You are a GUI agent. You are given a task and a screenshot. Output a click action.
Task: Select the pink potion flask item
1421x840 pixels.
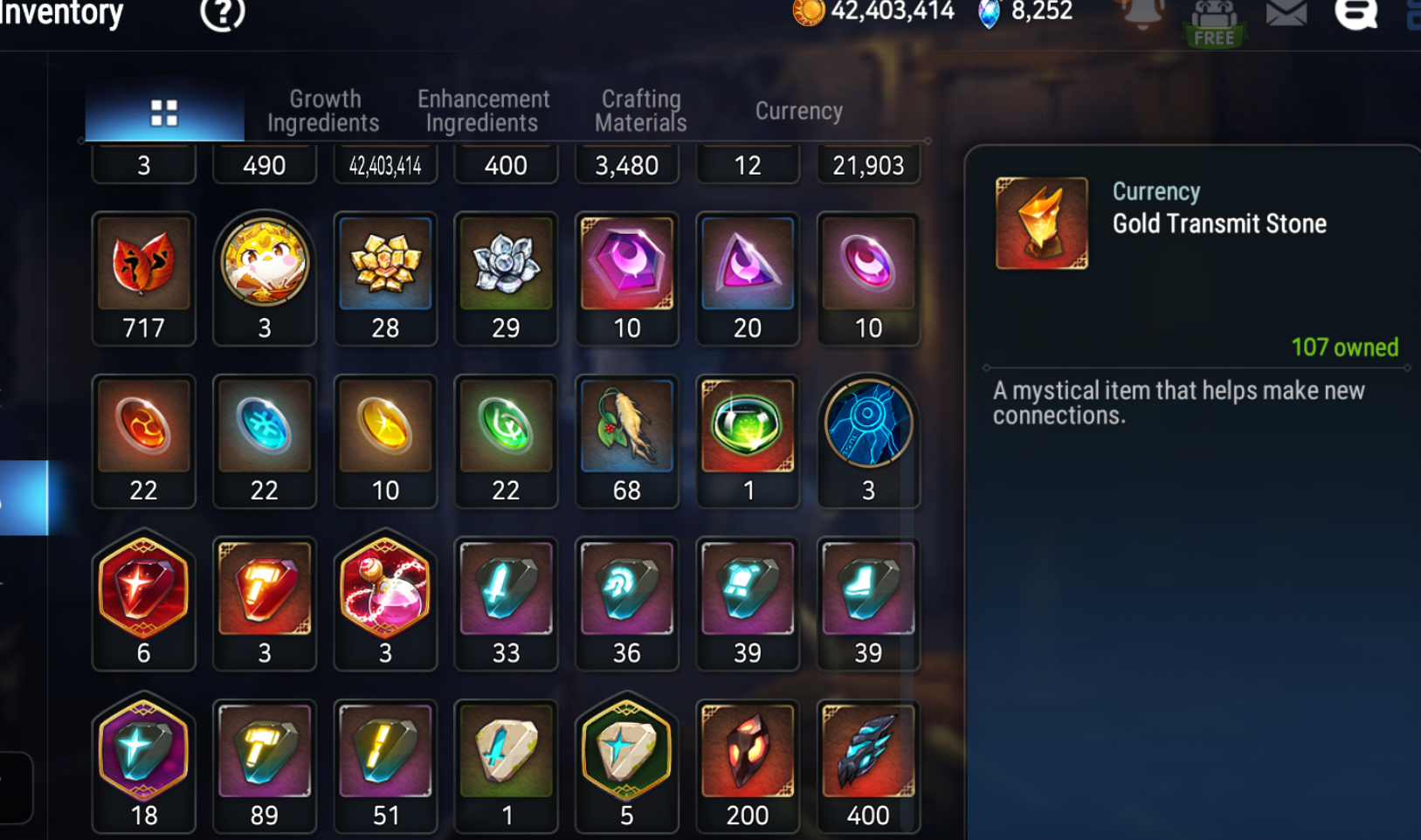pyautogui.click(x=385, y=589)
